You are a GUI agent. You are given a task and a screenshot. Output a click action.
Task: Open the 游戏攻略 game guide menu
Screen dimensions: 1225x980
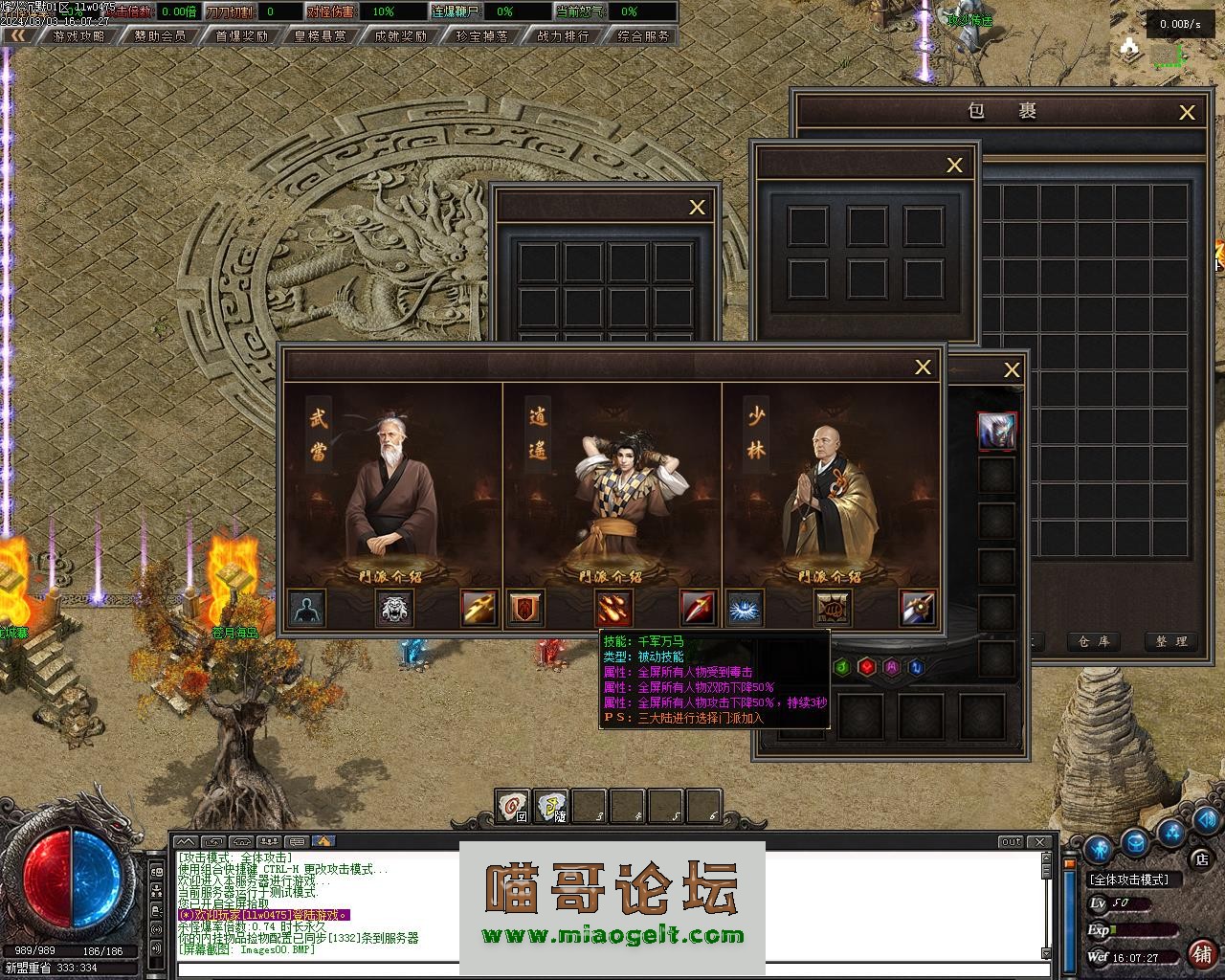tap(78, 35)
